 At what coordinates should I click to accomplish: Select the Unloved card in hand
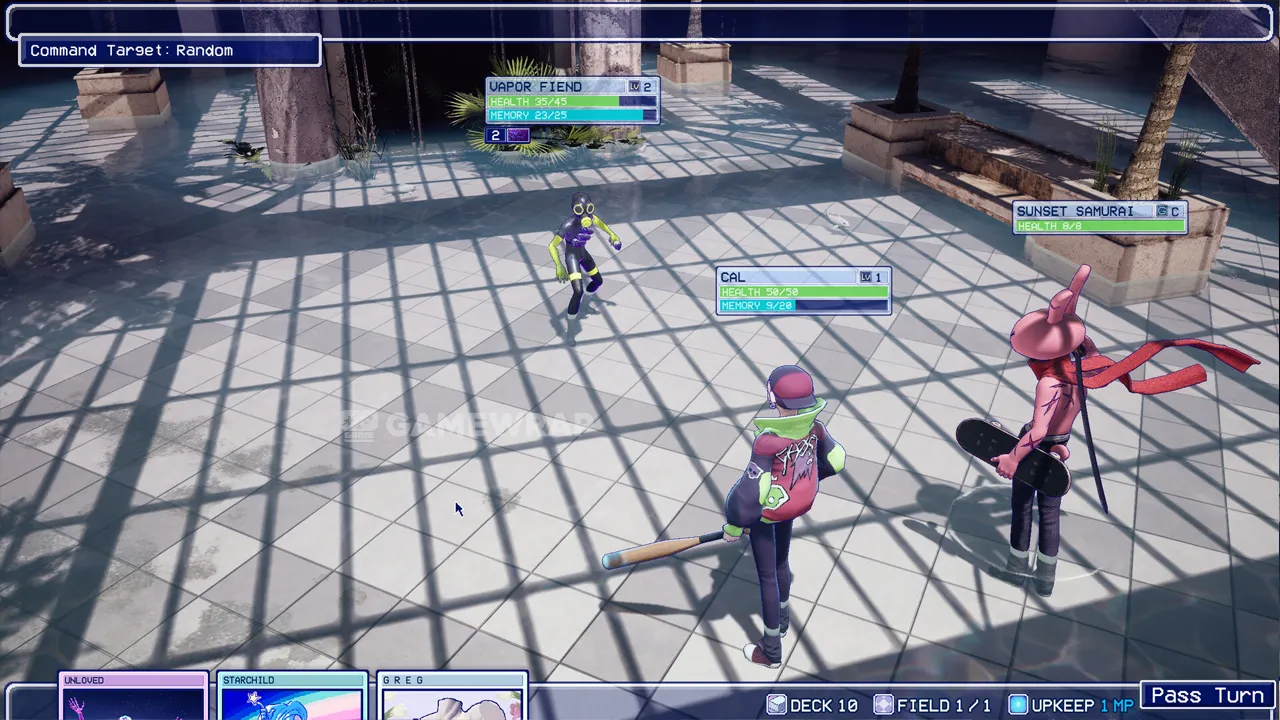coord(133,698)
